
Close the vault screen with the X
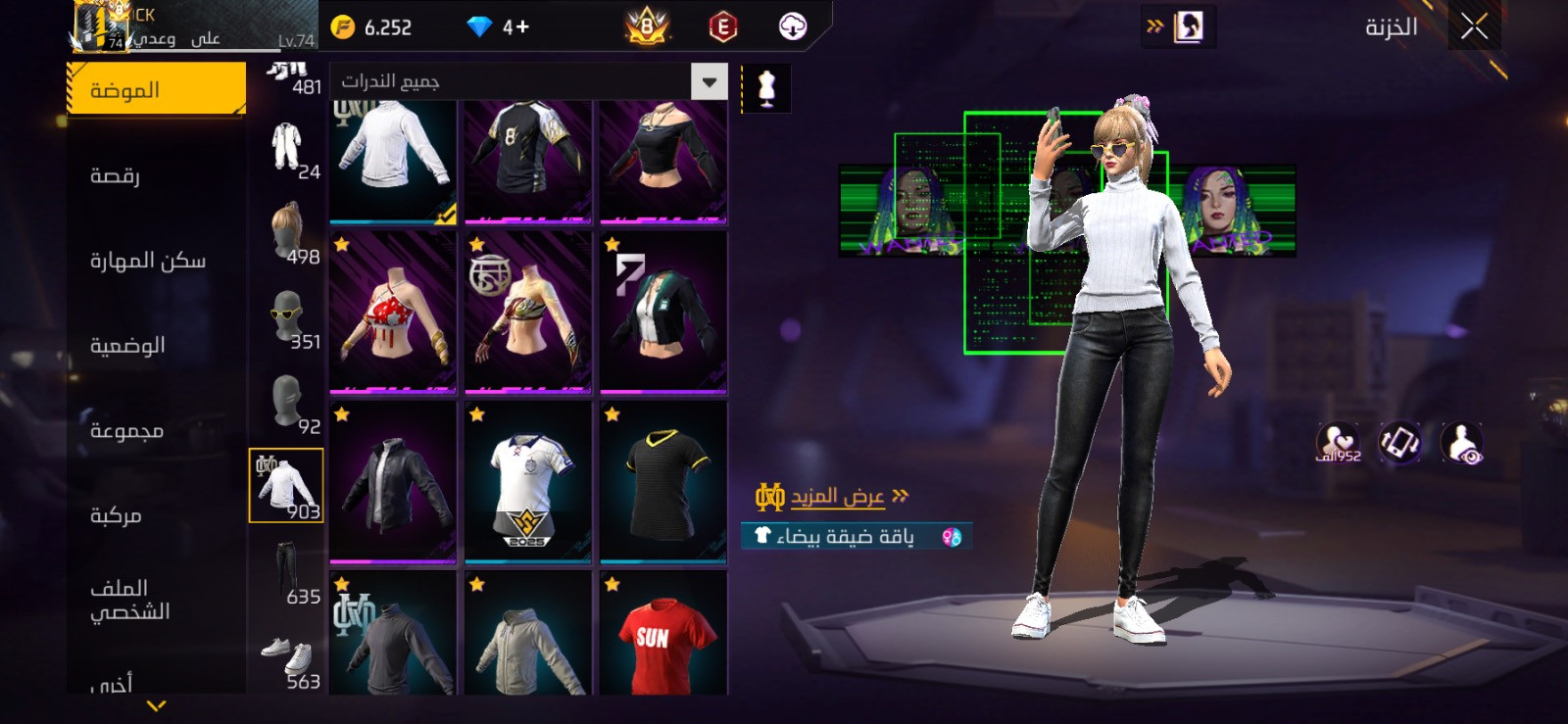[x=1474, y=26]
